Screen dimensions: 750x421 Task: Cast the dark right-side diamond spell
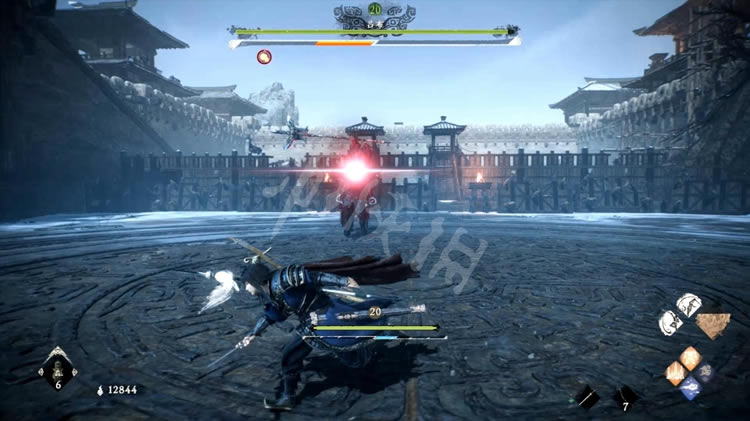[x=706, y=372]
